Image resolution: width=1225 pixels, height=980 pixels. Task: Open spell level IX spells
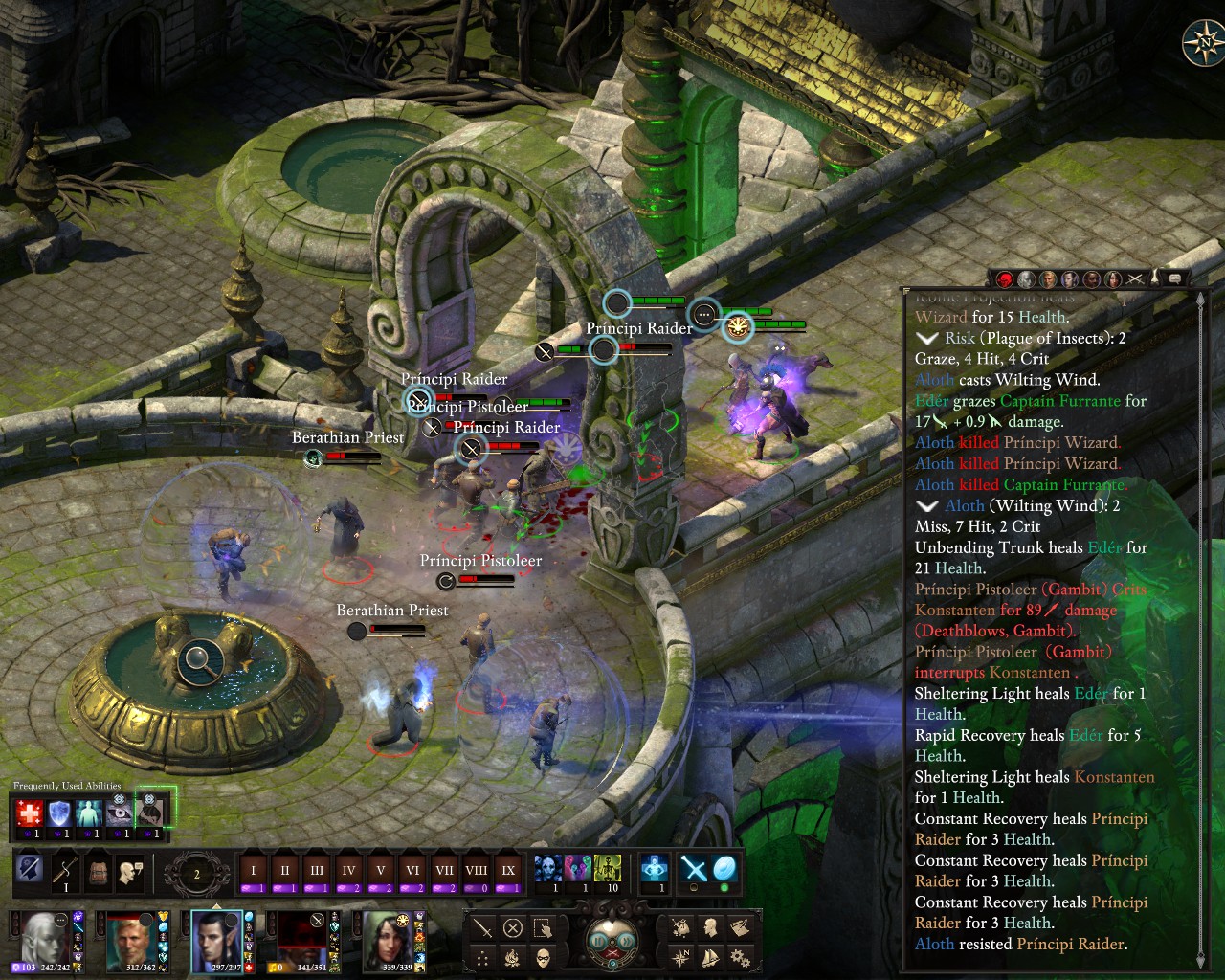point(508,871)
